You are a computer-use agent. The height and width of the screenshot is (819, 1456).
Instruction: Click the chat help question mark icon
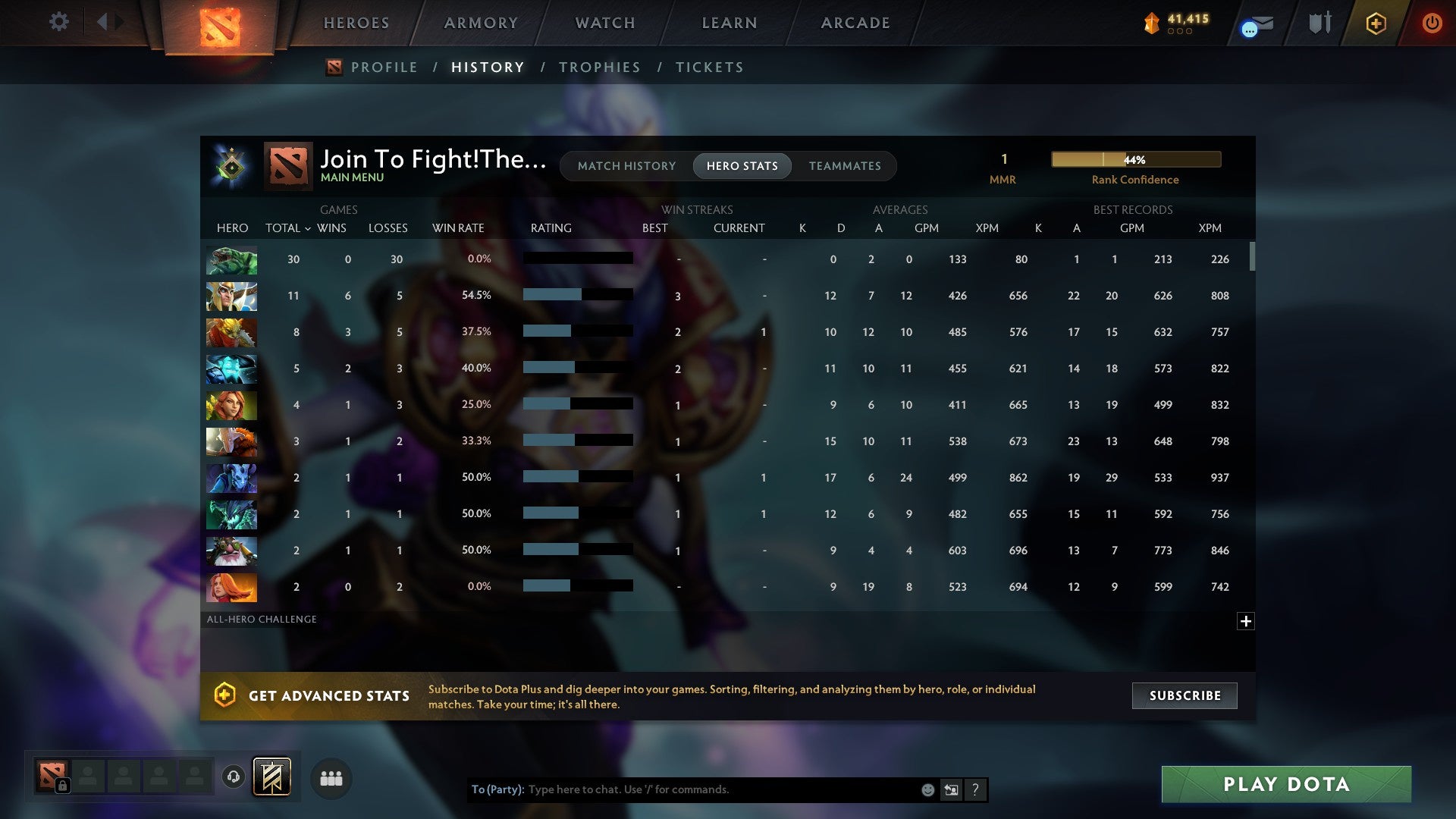click(x=976, y=789)
